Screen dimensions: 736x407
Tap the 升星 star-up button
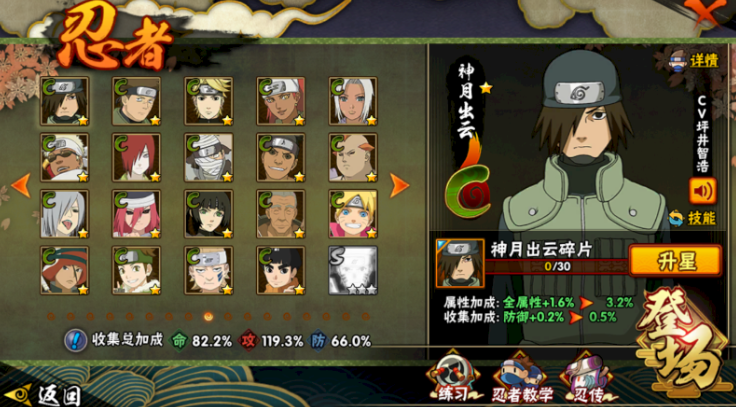(x=675, y=261)
